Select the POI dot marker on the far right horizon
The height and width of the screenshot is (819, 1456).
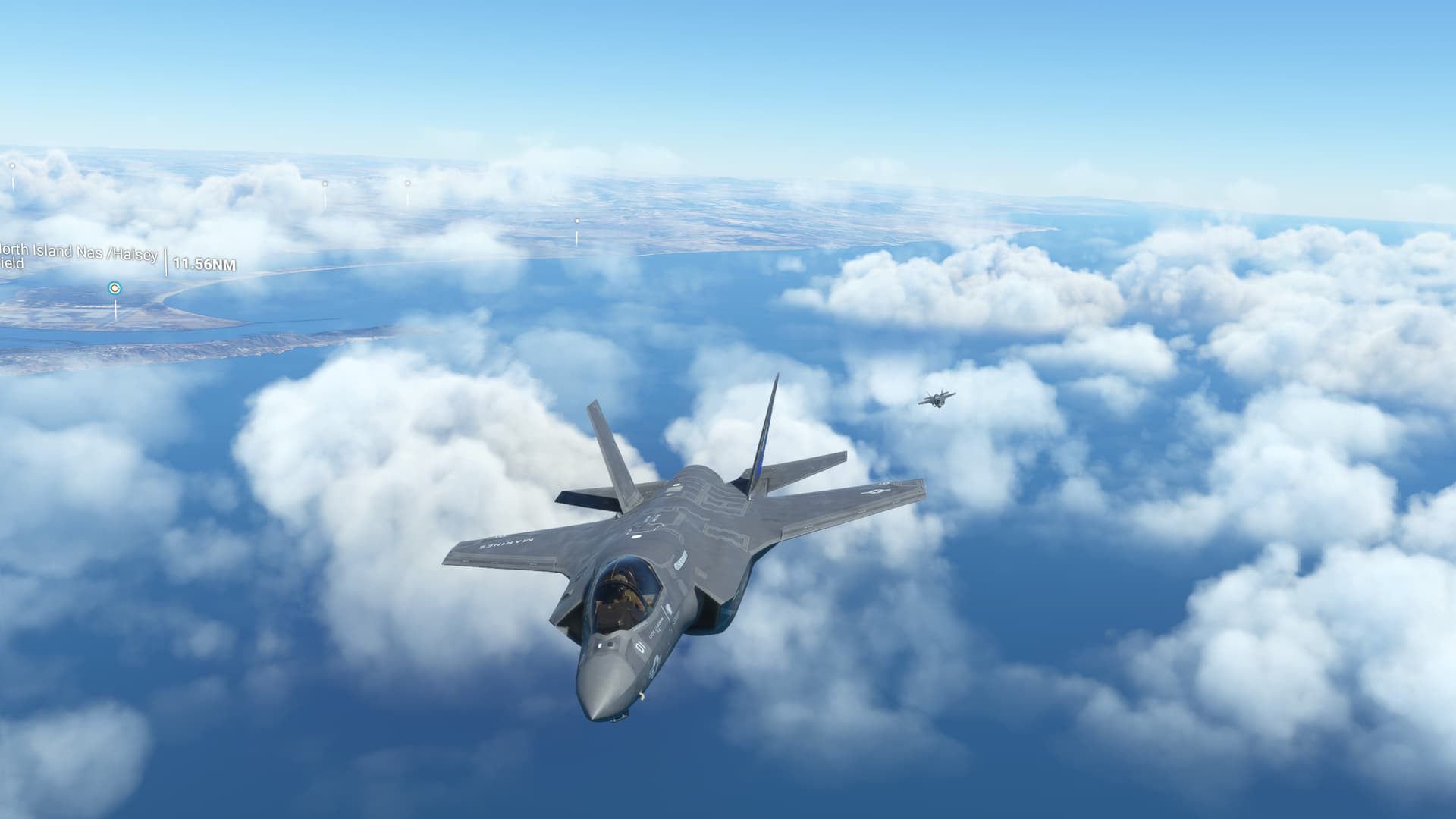[576, 221]
